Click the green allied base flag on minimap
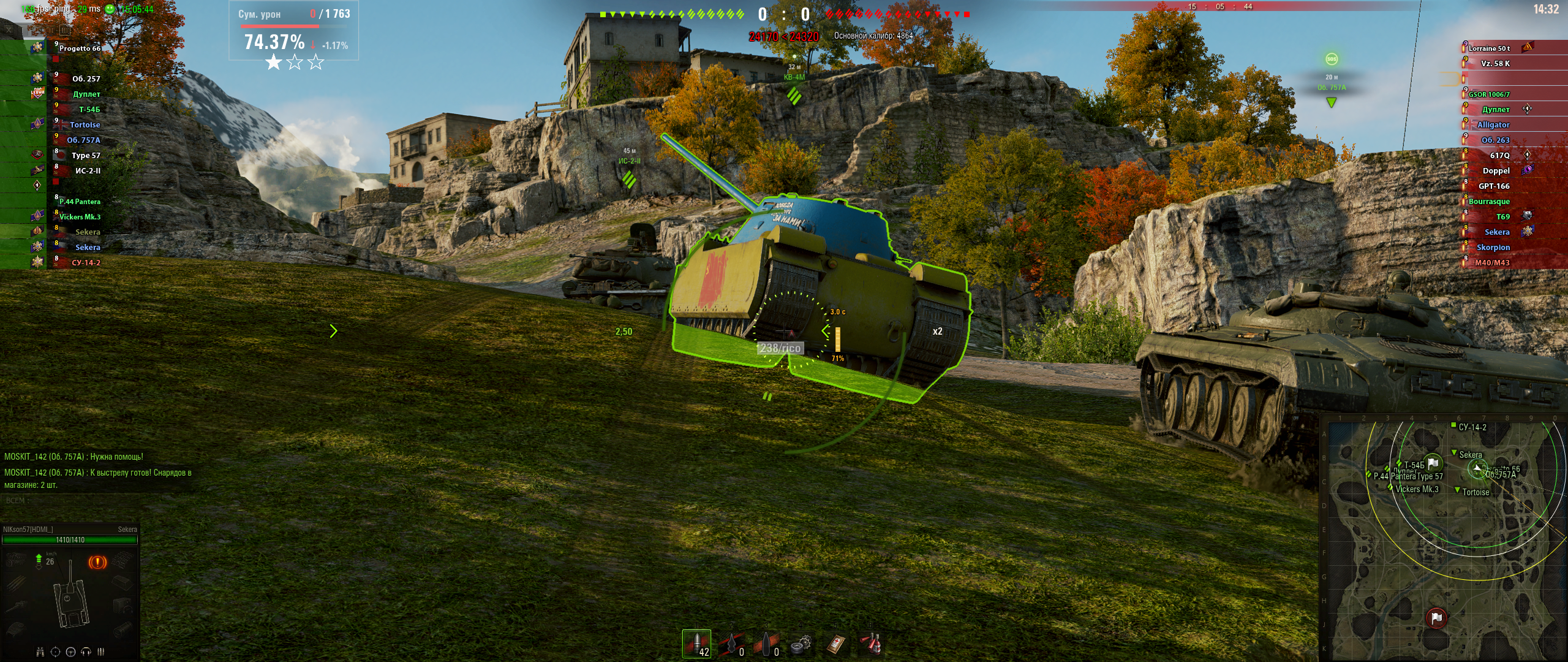Screen dimensions: 1568x662 [x=1433, y=463]
